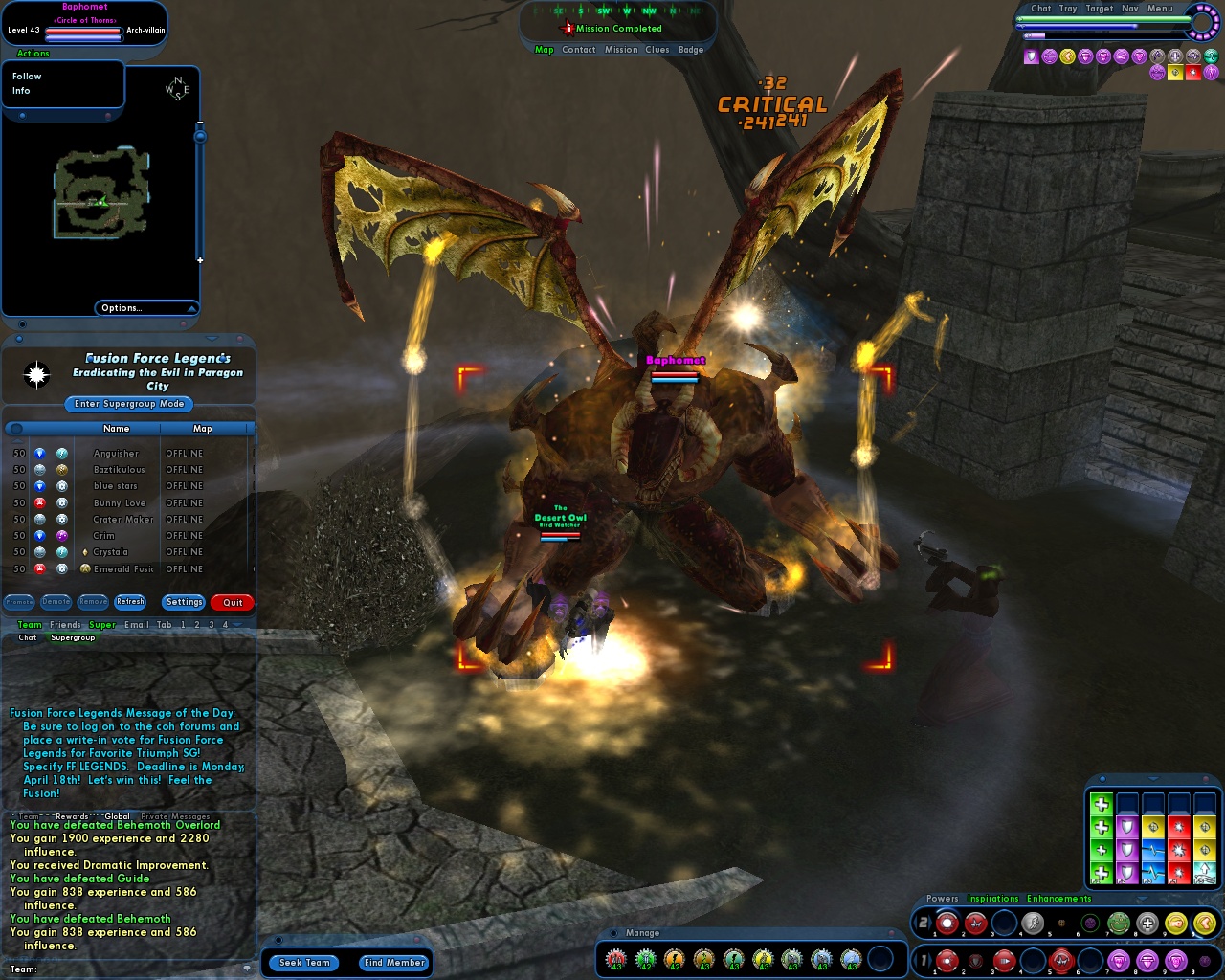Toggle the Inspirations tray view
Image resolution: width=1225 pixels, height=980 pixels.
tap(992, 899)
